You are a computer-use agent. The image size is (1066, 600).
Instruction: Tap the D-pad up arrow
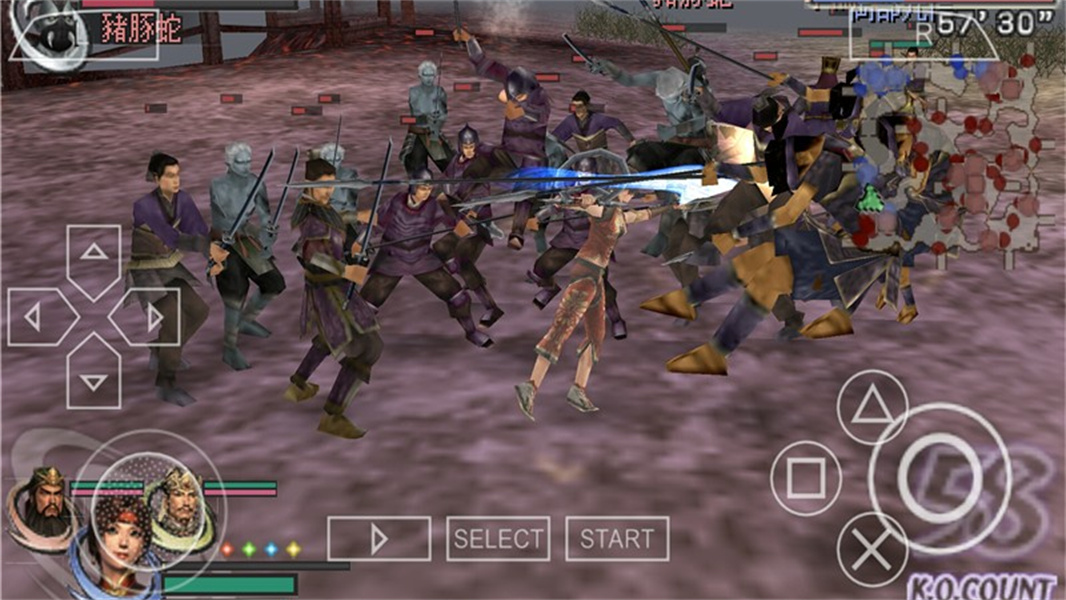pyautogui.click(x=93, y=254)
